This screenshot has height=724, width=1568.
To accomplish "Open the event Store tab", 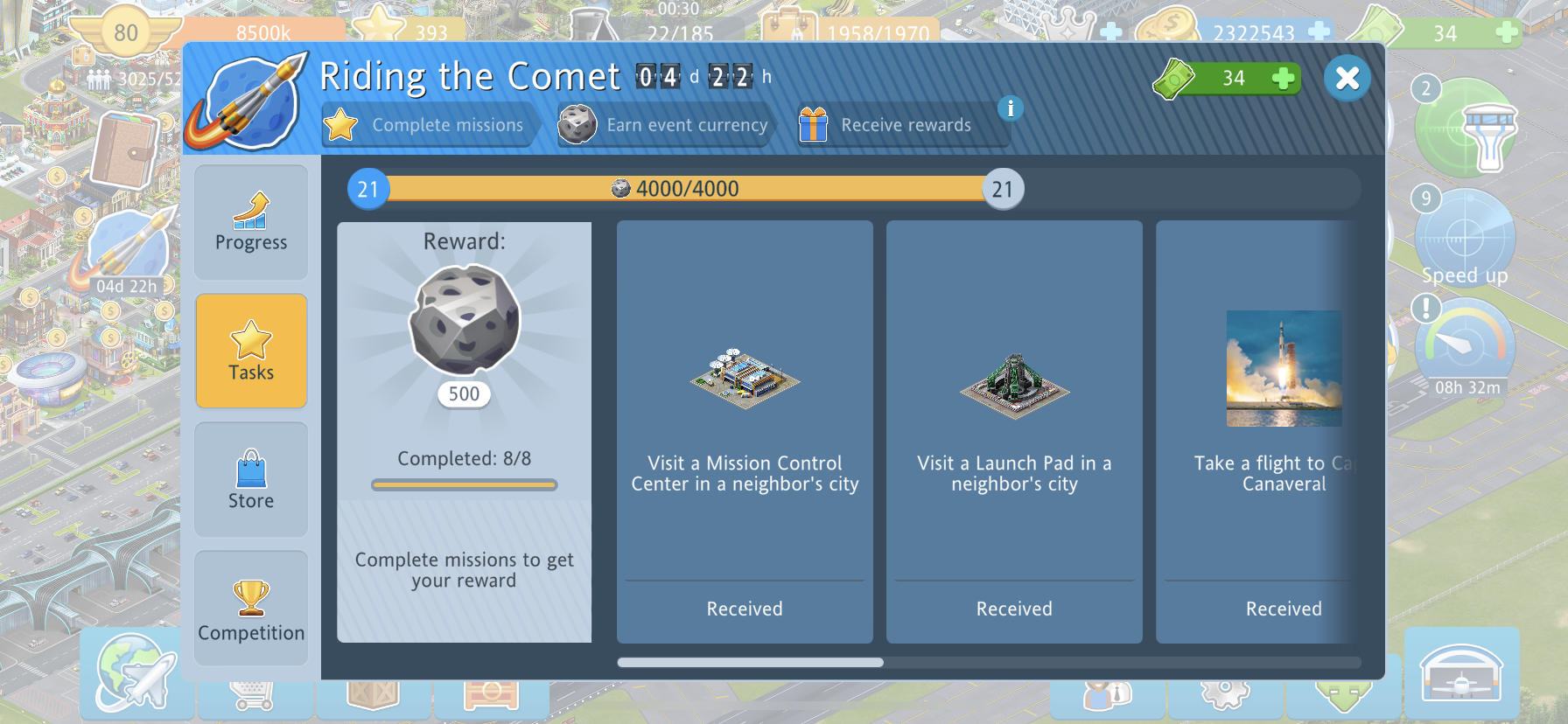I will [251, 479].
